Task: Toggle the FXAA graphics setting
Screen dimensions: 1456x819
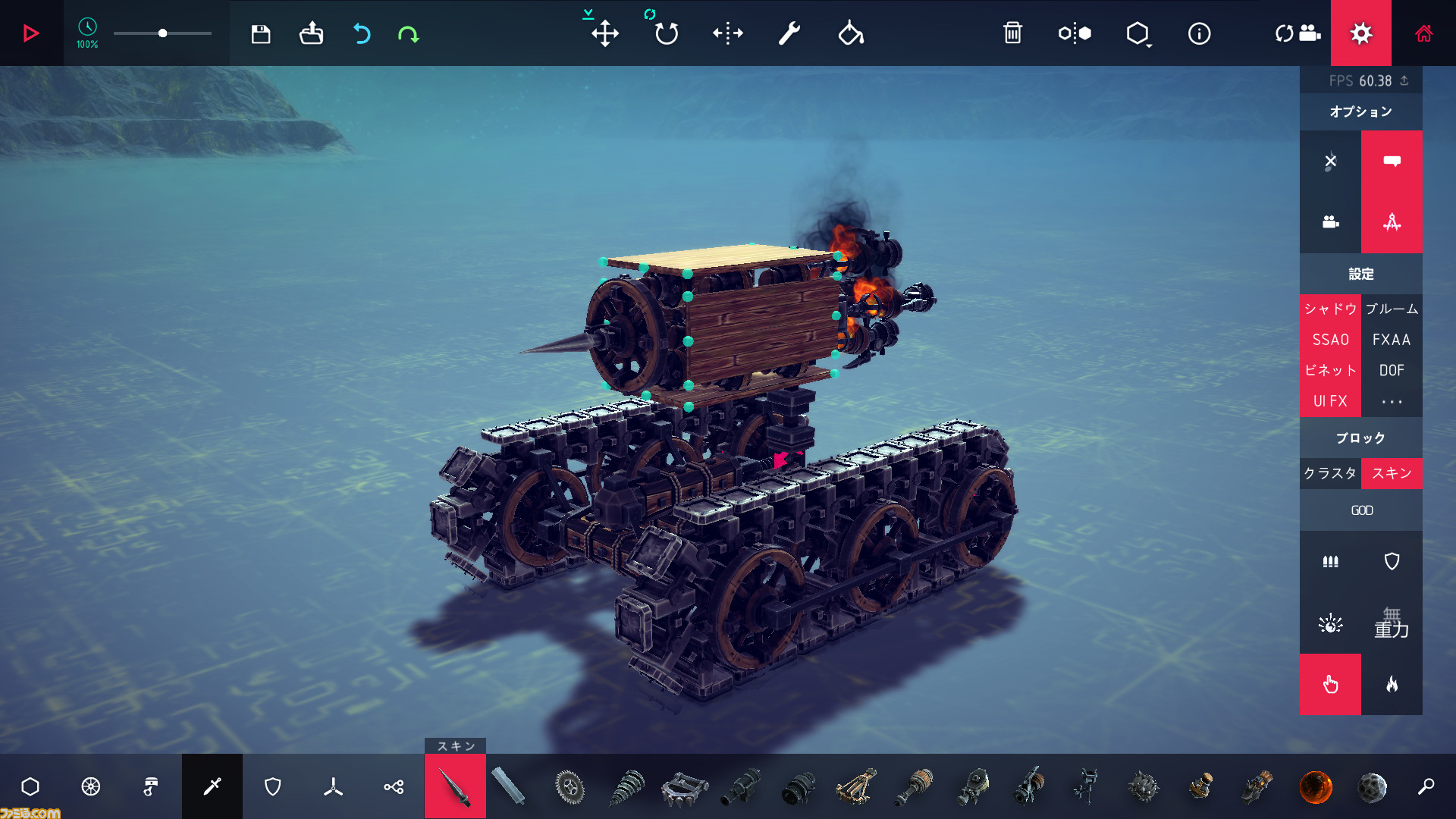Action: coord(1392,339)
